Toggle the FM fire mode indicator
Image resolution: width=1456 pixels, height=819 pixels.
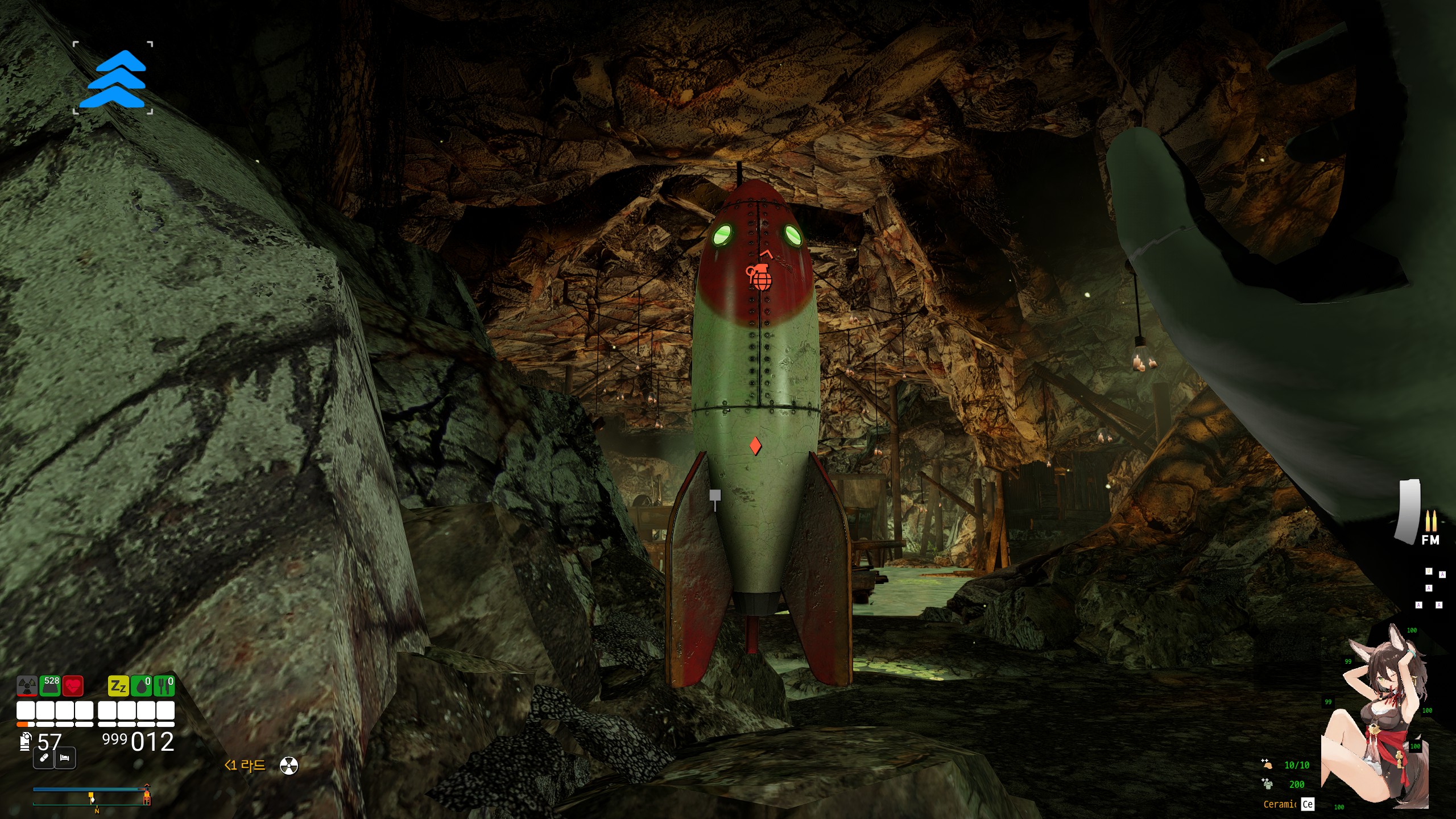coord(1430,540)
